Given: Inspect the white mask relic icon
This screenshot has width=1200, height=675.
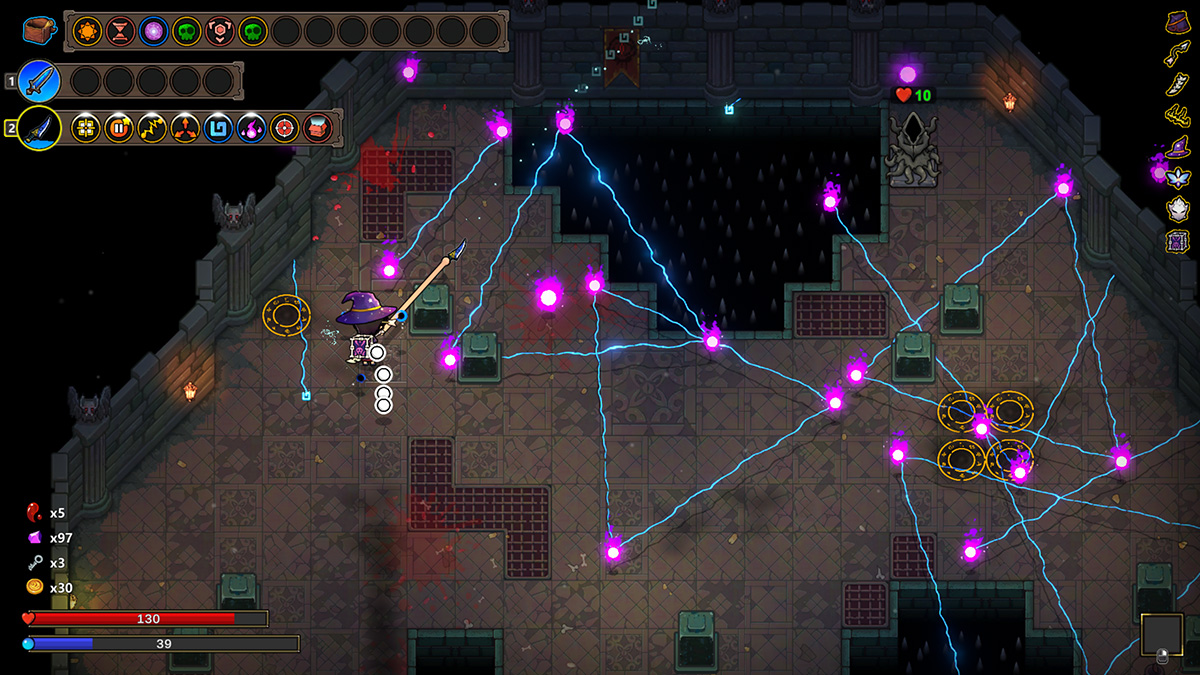Looking at the screenshot, I should (1177, 210).
